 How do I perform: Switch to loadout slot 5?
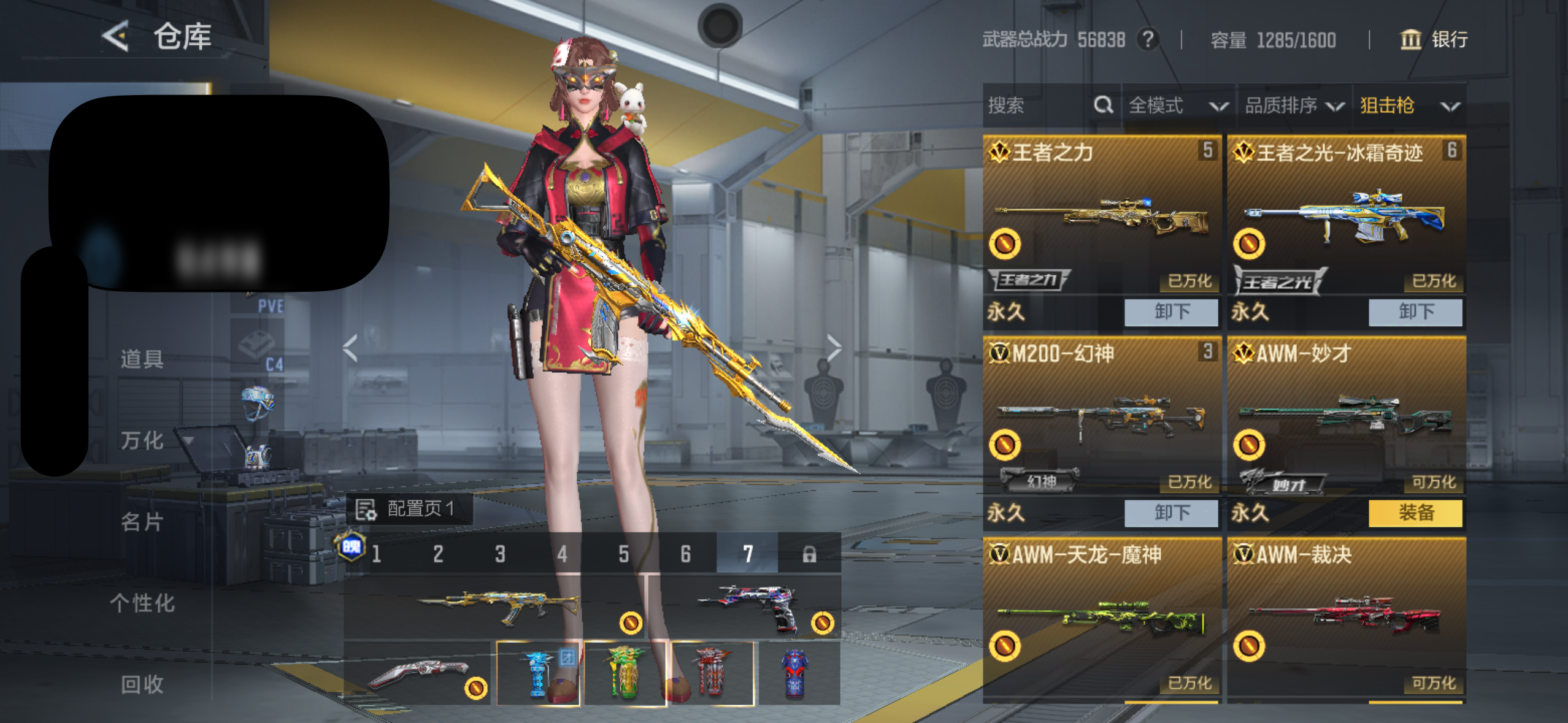point(623,554)
